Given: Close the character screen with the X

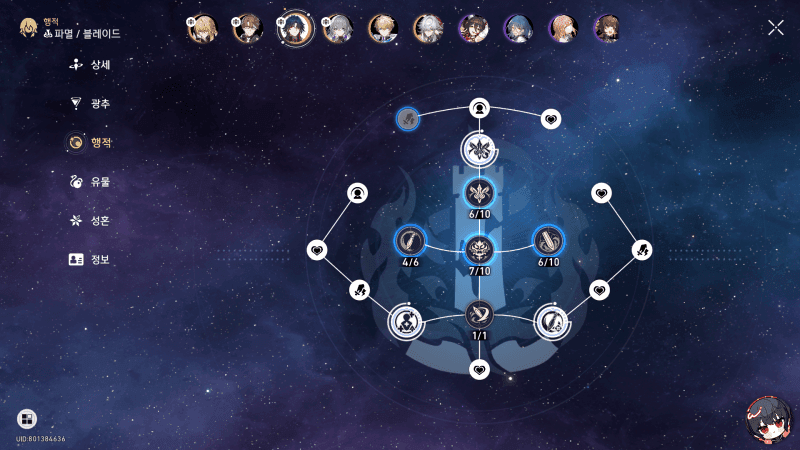Looking at the screenshot, I should pos(775,27).
